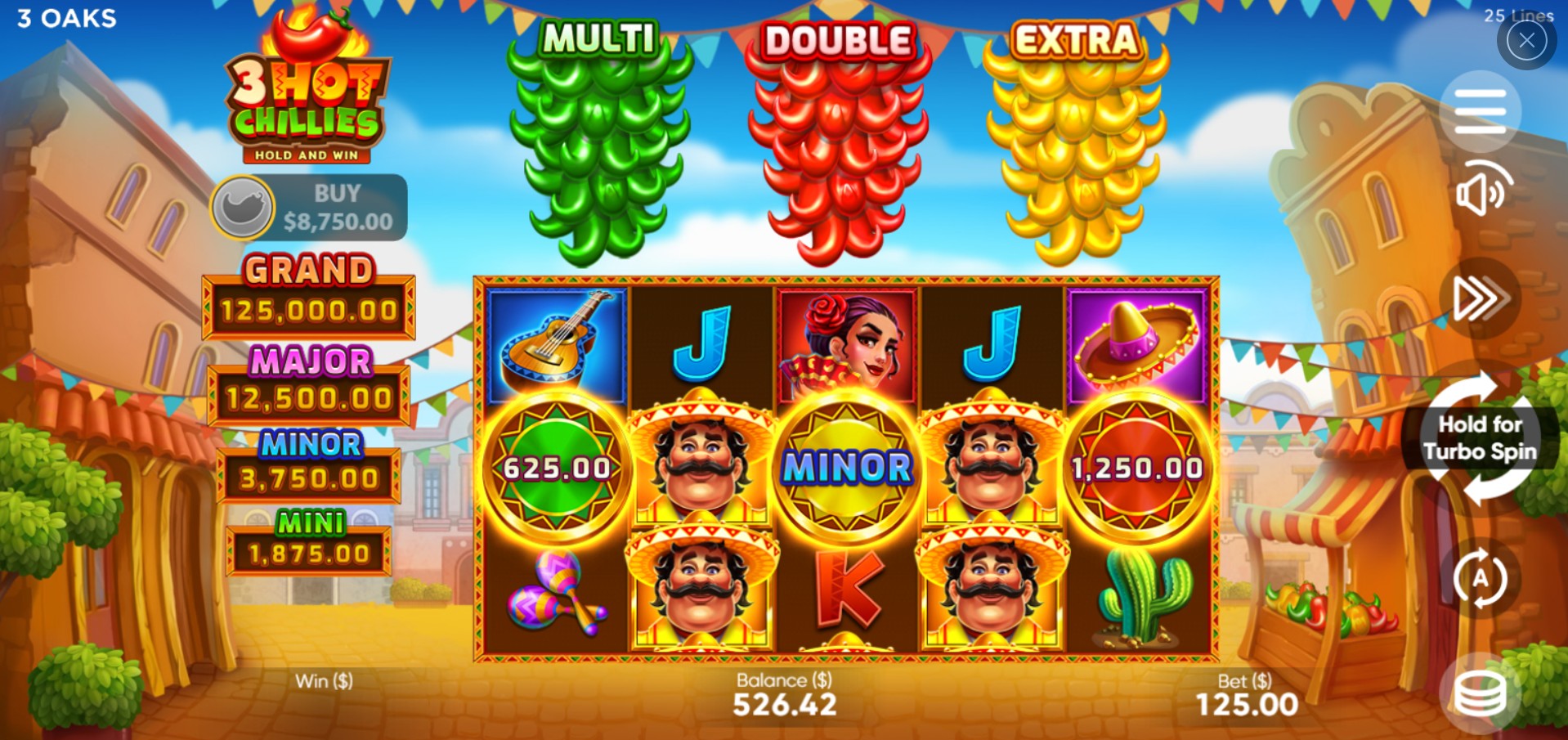Open the hamburger game menu
The height and width of the screenshot is (740, 1568).
click(x=1481, y=110)
